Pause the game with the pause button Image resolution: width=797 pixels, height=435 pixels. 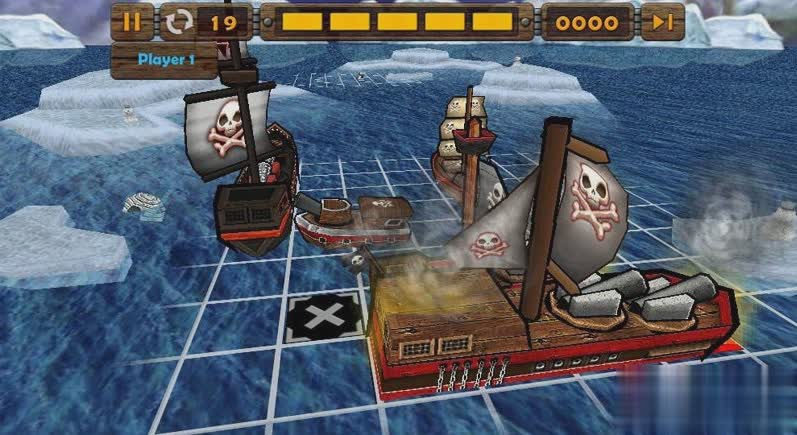[132, 20]
